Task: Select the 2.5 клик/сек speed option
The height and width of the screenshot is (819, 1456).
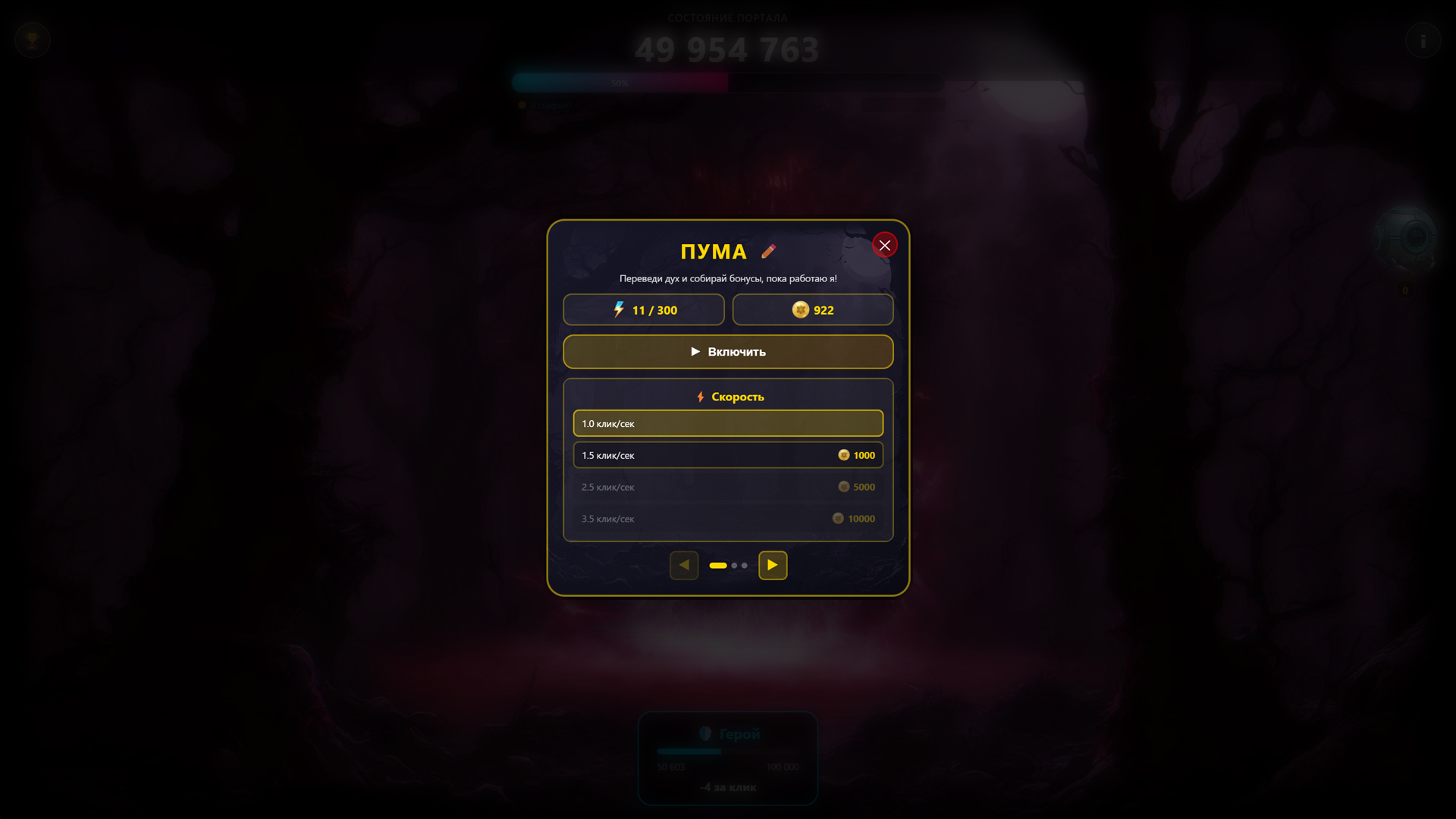Action: tap(727, 487)
